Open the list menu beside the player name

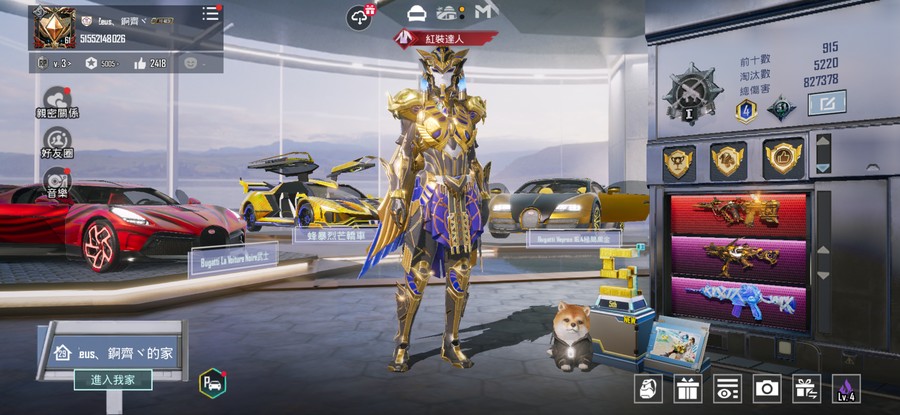click(210, 14)
